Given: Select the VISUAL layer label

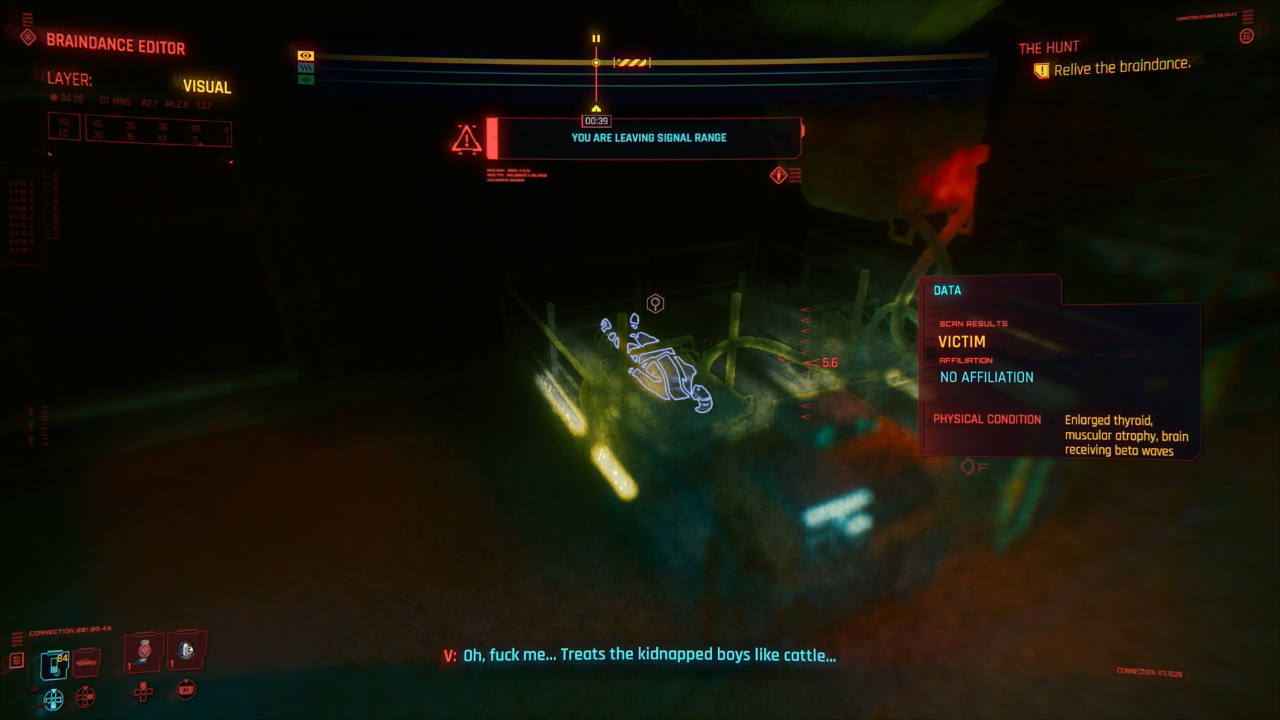Looking at the screenshot, I should coord(207,87).
